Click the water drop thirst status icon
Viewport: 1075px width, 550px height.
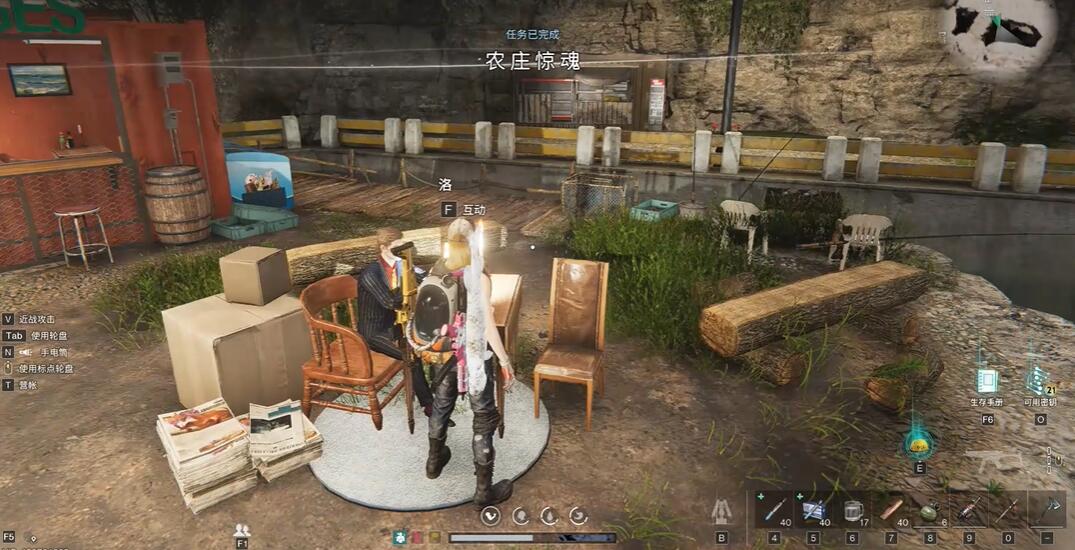pos(549,516)
